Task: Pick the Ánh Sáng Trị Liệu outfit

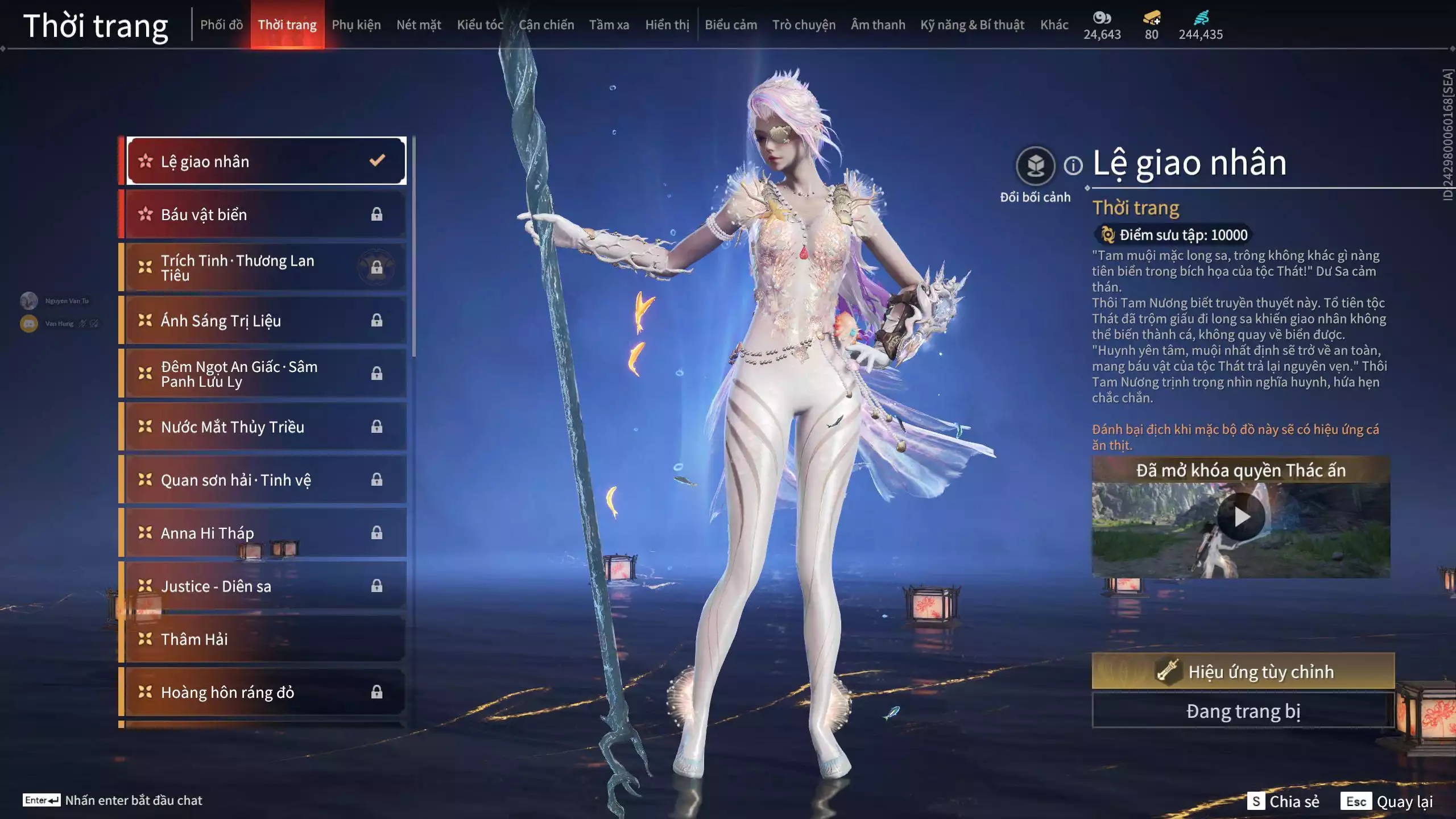Action: click(266, 321)
